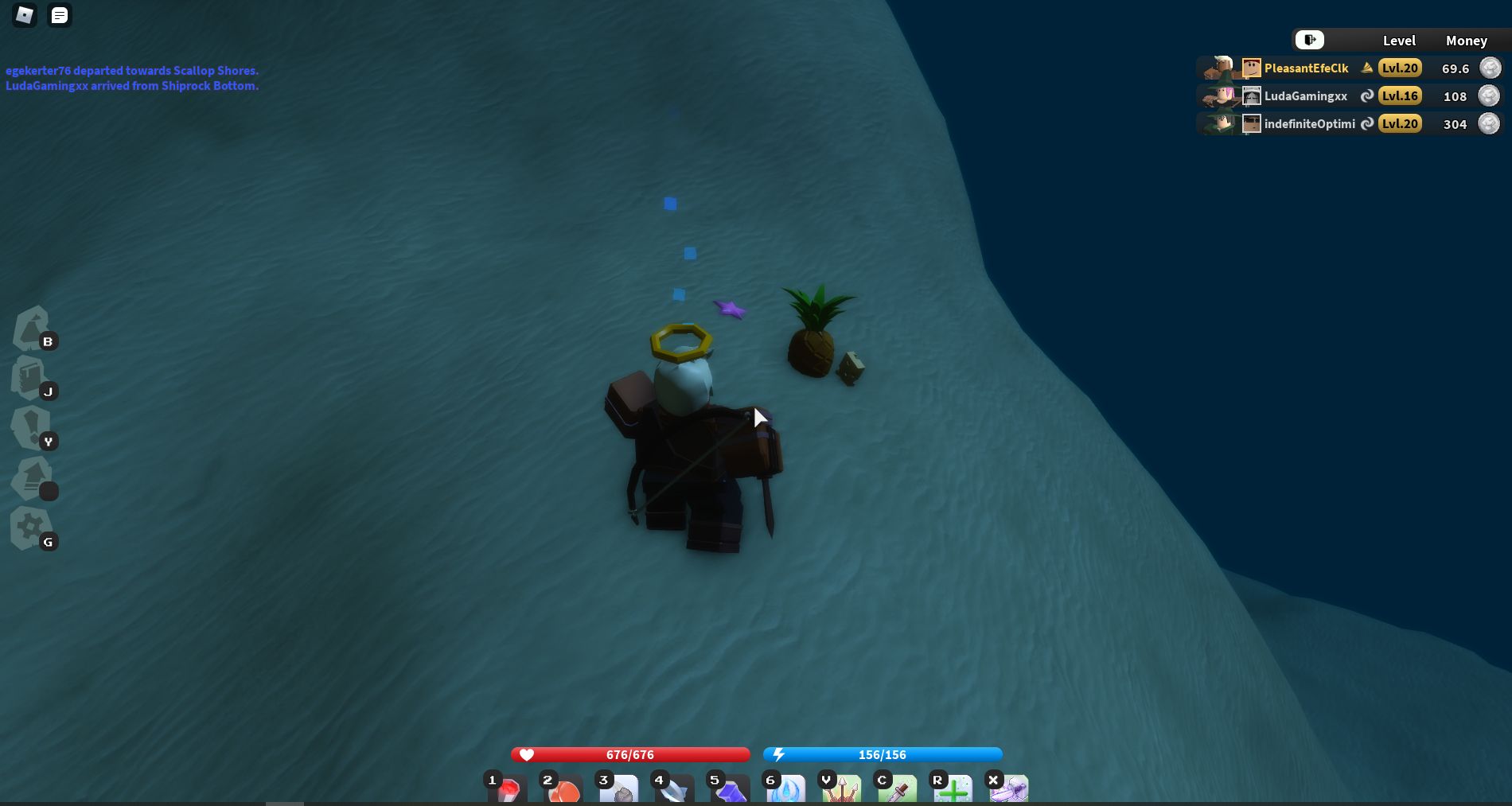Viewport: 1512px width, 806px height.
Task: Open the Roblox menu in the top-left corner
Action: (x=23, y=15)
